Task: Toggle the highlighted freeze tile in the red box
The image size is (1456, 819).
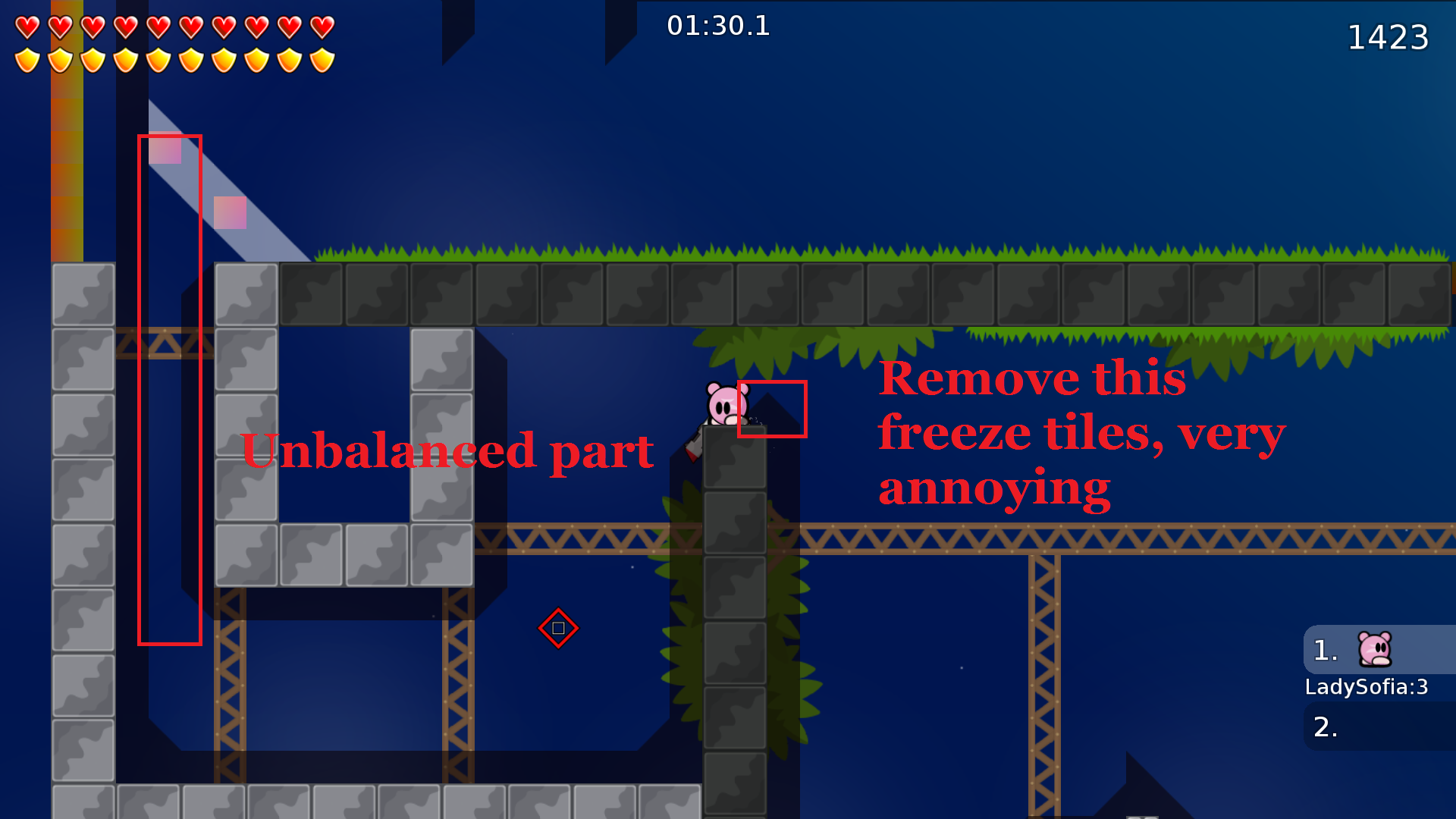Action: [771, 409]
